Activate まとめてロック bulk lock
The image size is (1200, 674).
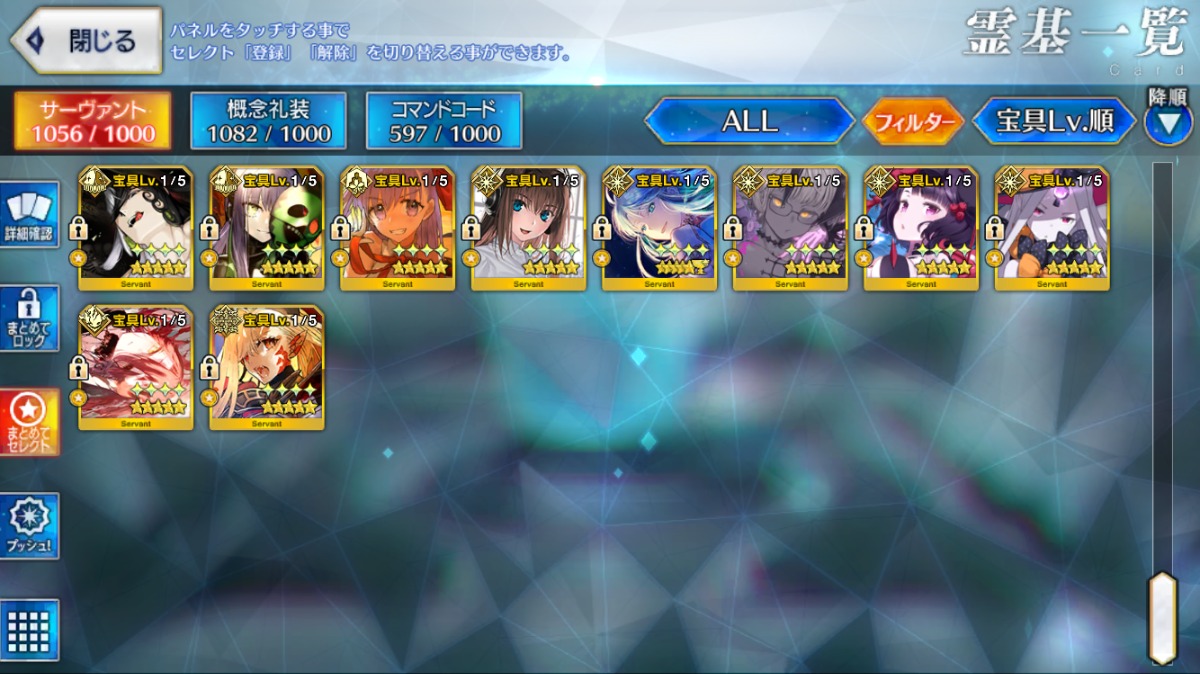29,318
